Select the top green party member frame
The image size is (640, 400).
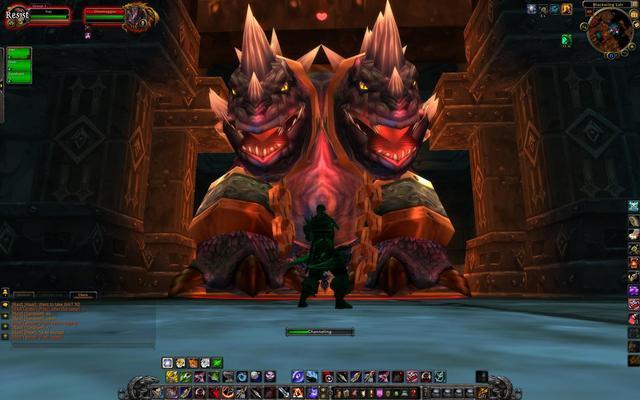(19, 53)
